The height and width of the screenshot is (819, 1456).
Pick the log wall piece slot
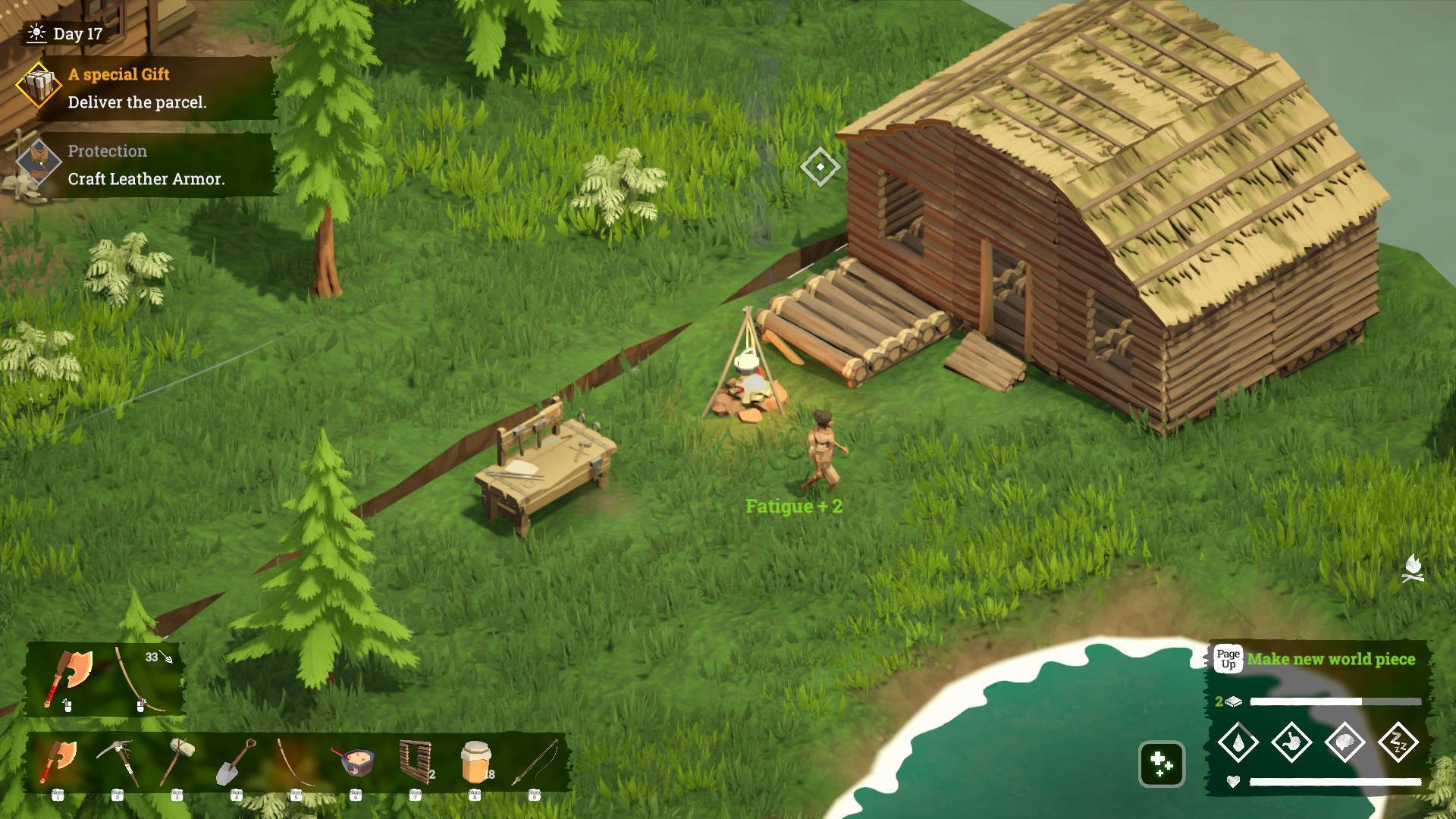point(415,762)
